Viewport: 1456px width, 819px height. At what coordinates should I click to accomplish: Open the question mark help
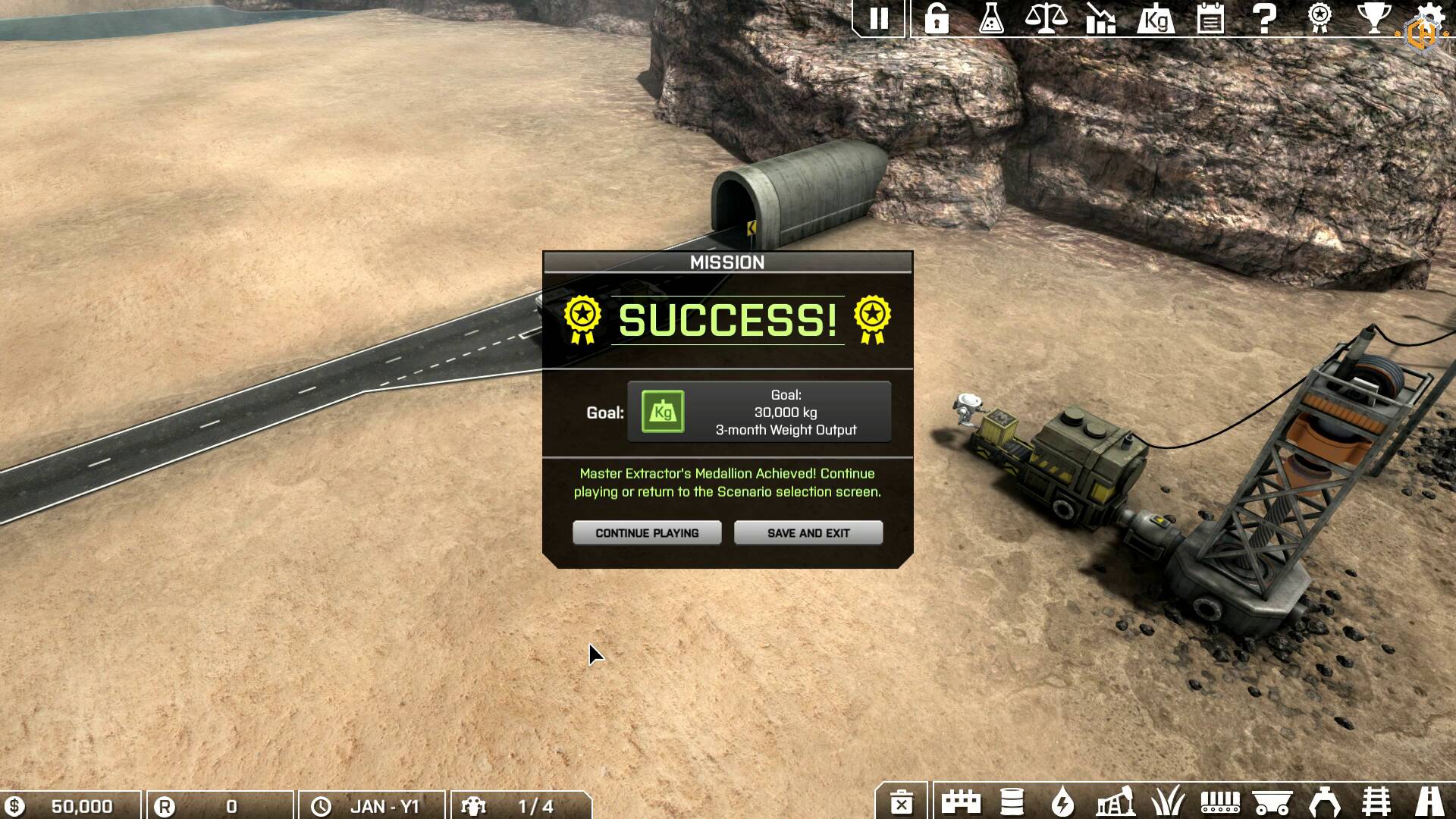1264,18
